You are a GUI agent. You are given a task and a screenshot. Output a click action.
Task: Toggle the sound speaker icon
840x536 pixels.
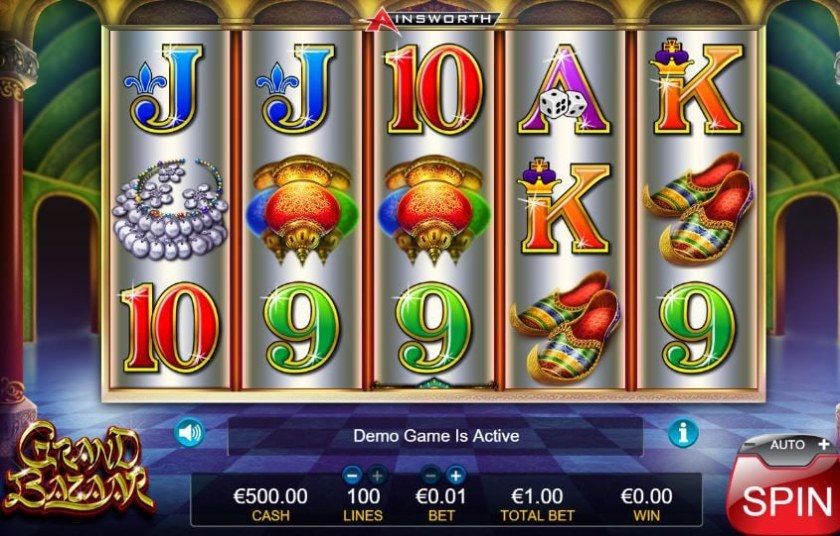pos(189,433)
